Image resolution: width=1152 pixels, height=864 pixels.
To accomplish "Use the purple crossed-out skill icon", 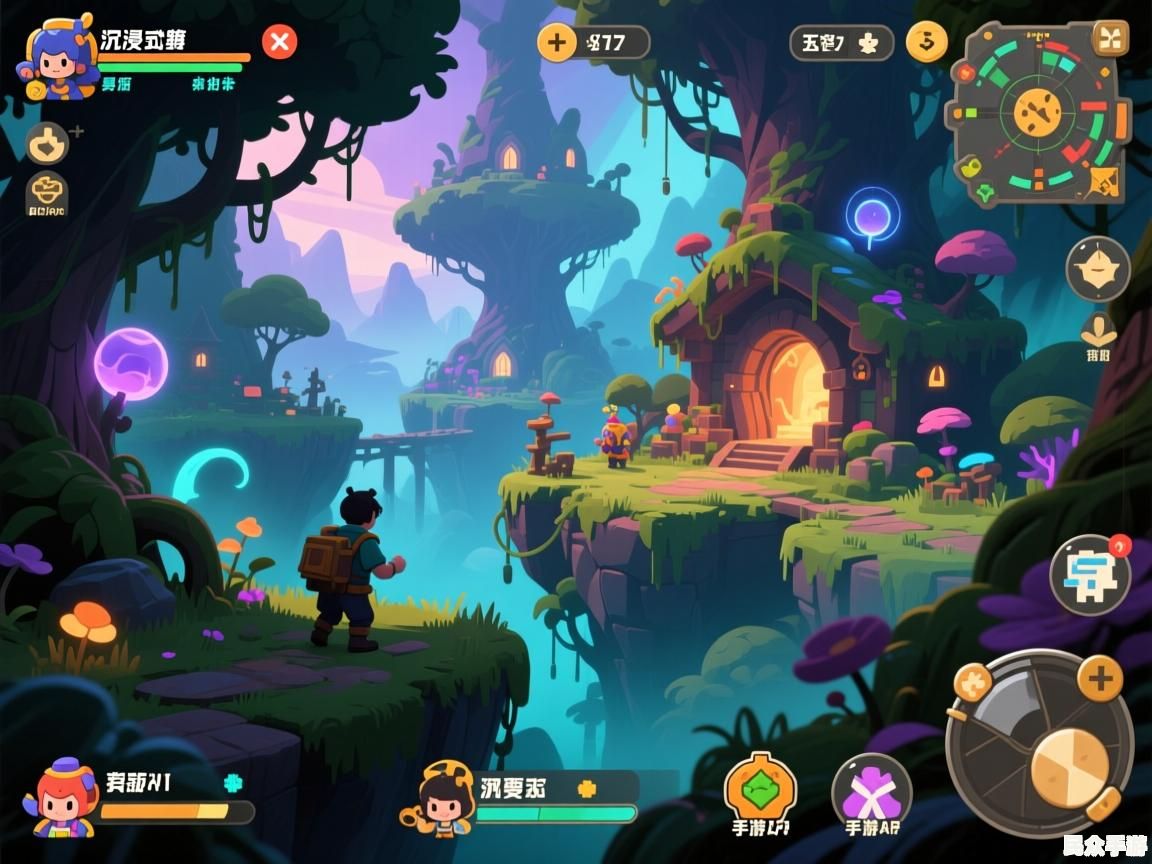I will pos(870,791).
